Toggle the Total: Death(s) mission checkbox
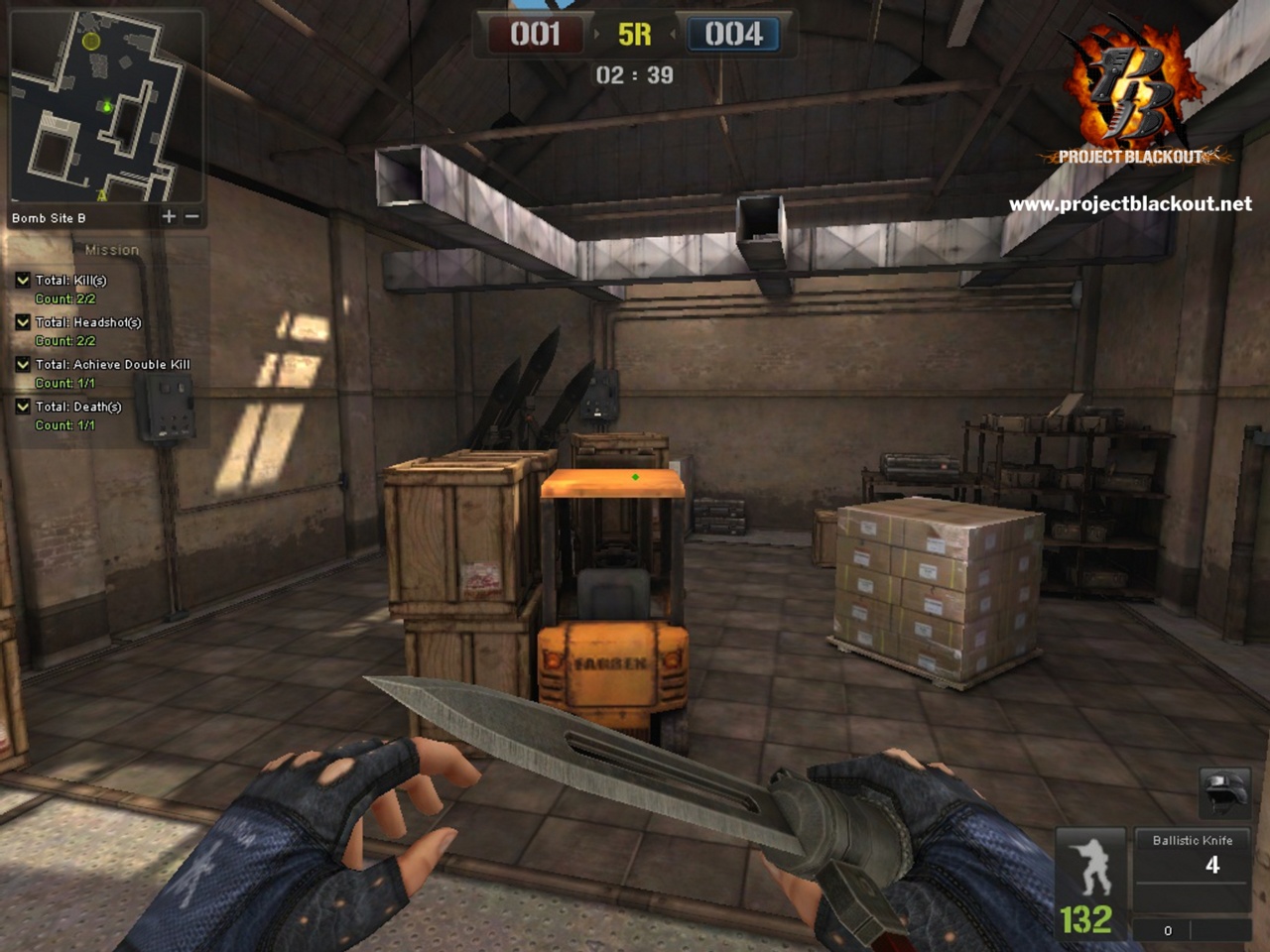 click(21, 407)
